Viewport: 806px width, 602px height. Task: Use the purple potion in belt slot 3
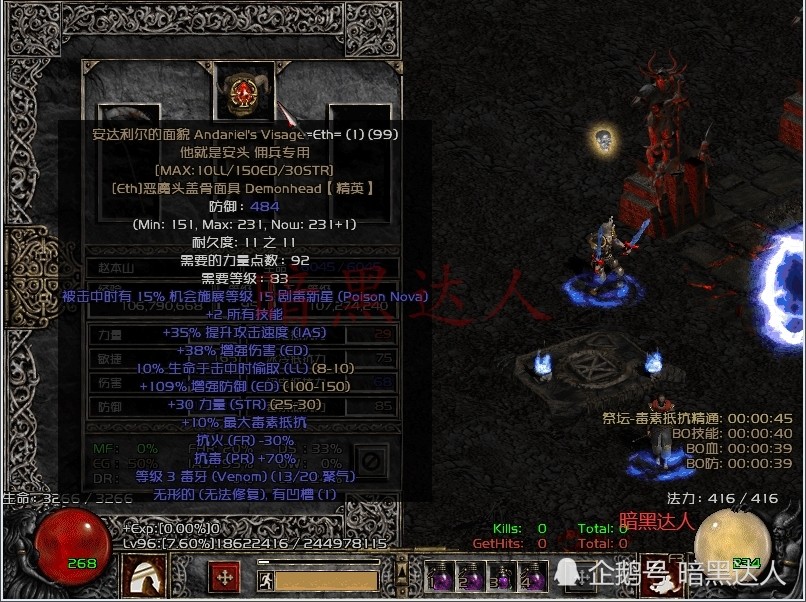pyautogui.click(x=503, y=579)
